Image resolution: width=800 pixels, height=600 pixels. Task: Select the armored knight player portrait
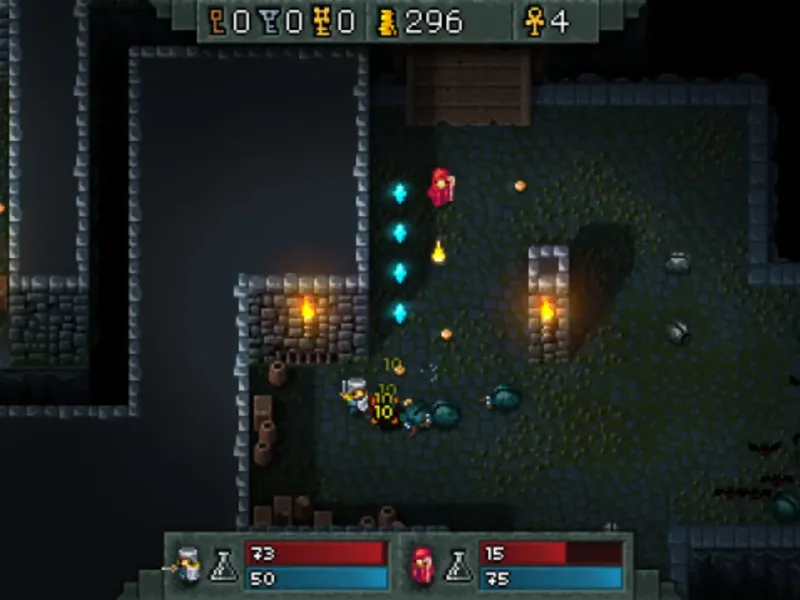coord(188,566)
